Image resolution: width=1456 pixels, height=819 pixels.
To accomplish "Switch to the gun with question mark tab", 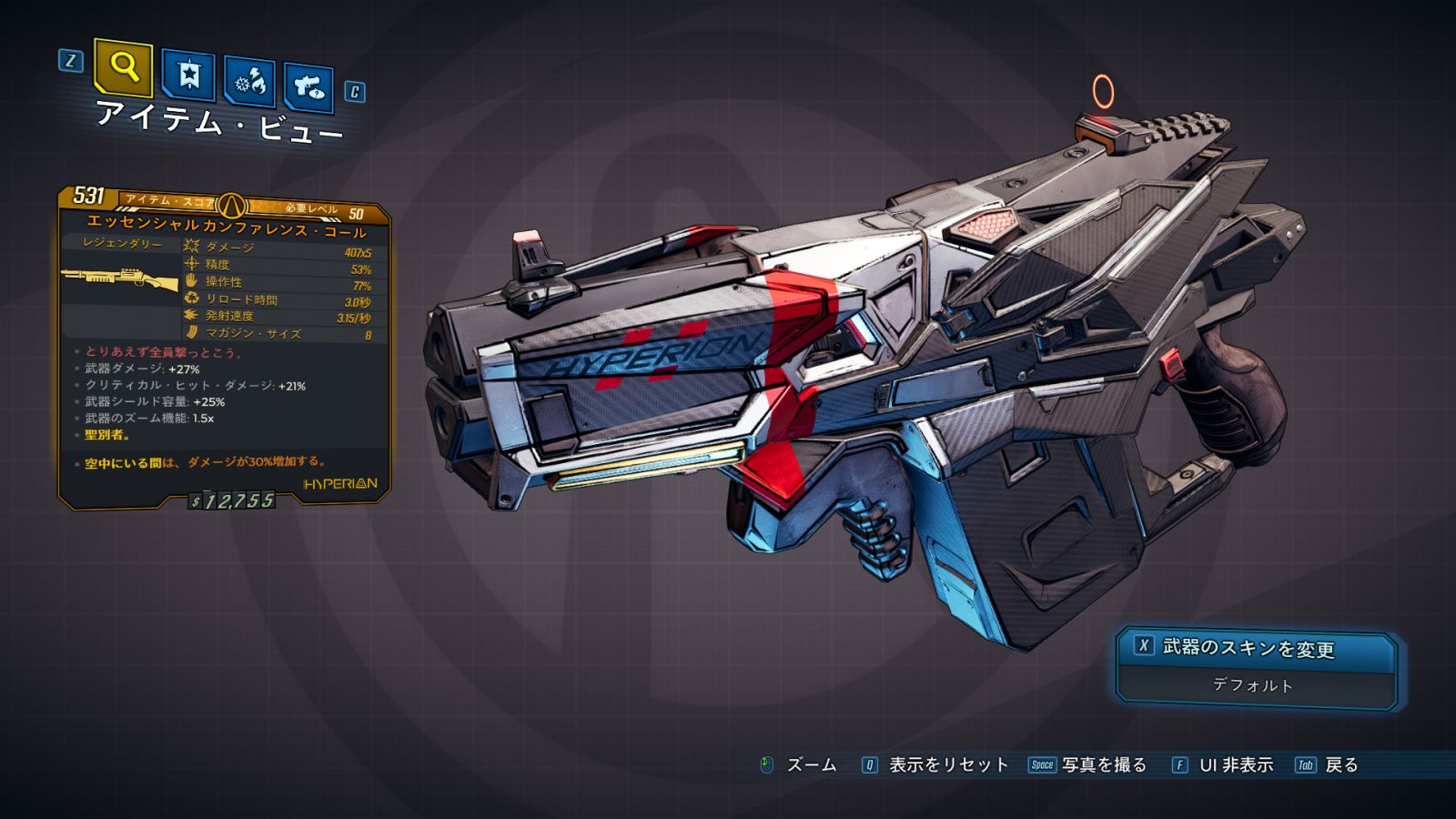I will pos(308,88).
